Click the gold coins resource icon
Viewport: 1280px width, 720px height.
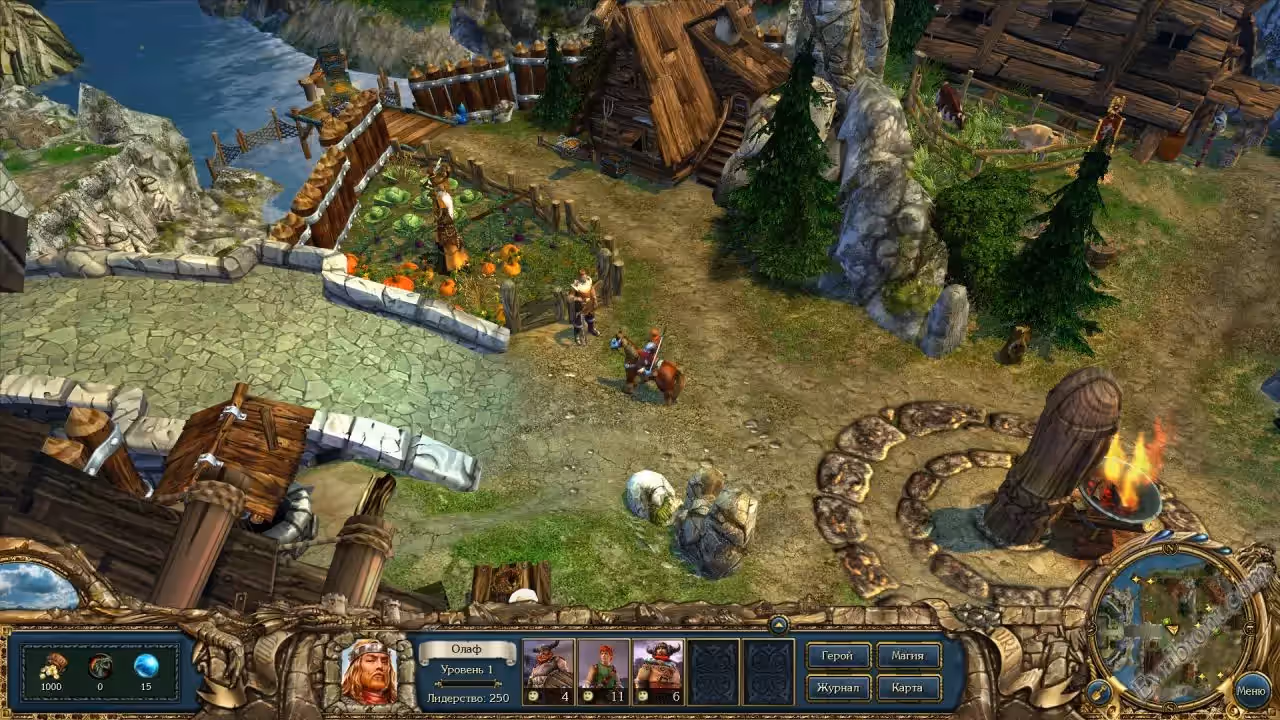click(53, 666)
